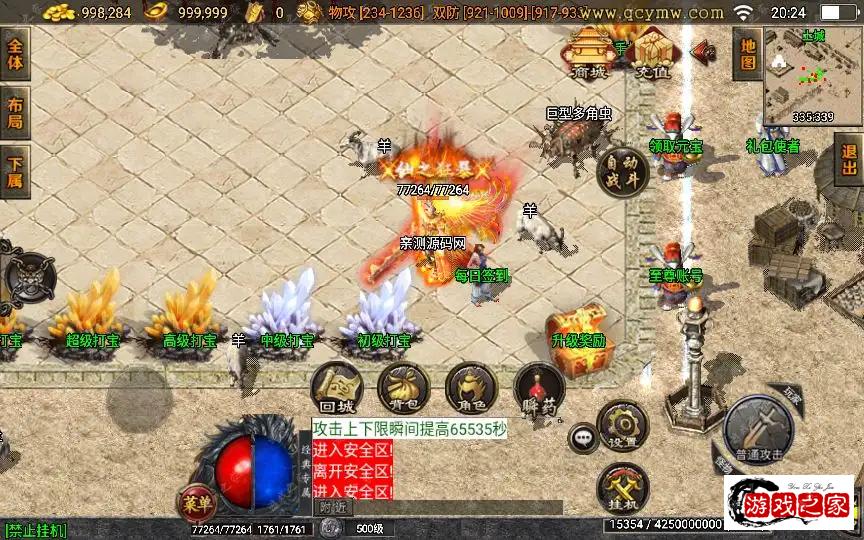Use the 回城 return-to-town scroll
The width and height of the screenshot is (864, 540).
[x=335, y=388]
